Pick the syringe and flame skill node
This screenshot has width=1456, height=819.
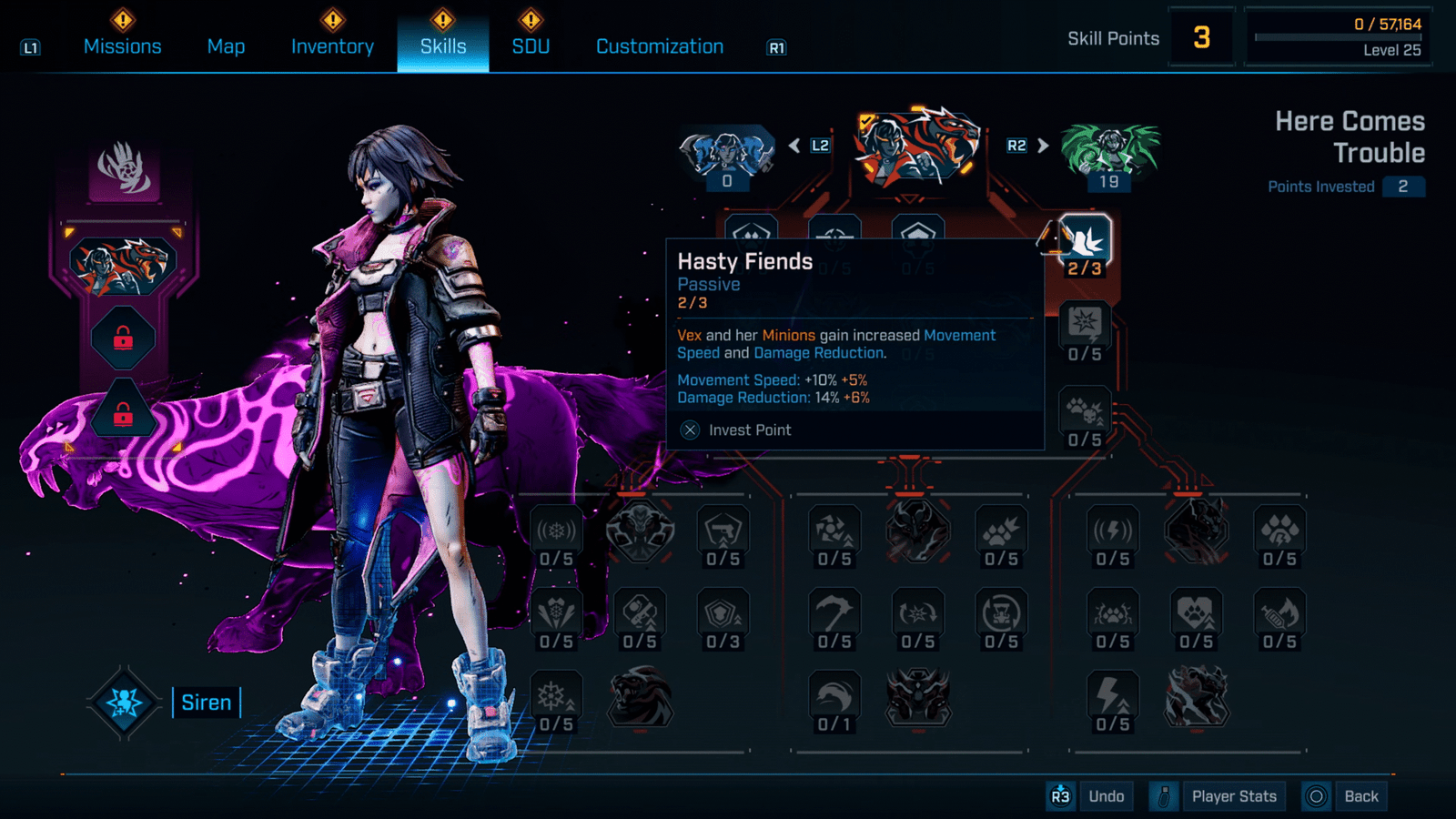(x=1279, y=614)
